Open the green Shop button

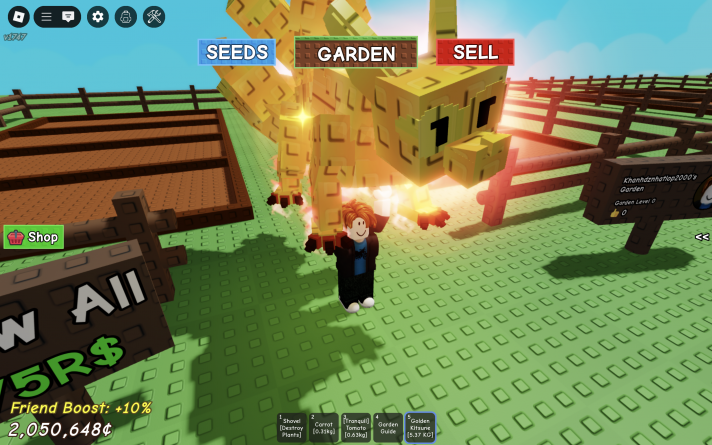34,237
